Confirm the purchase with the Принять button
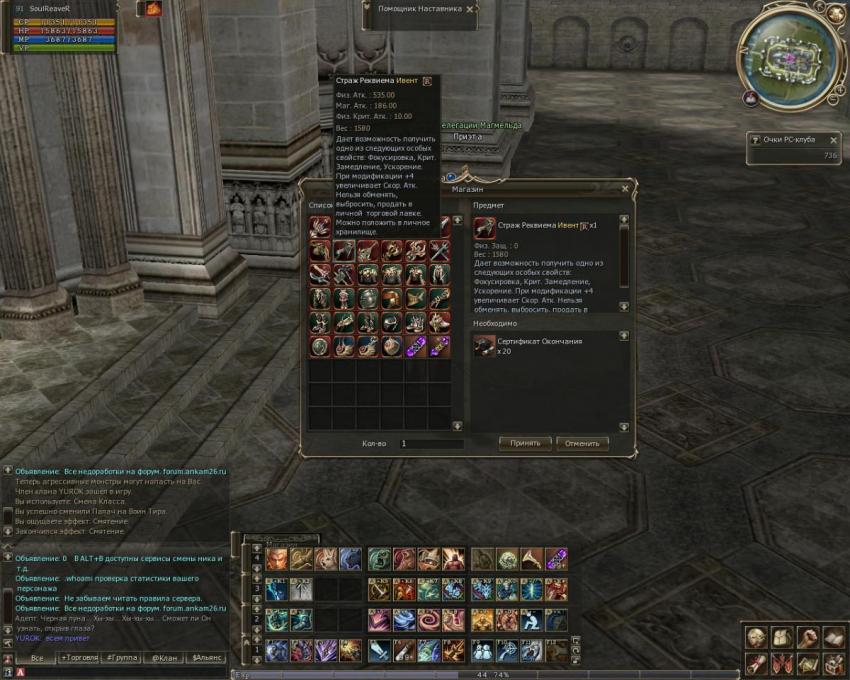Screen dimensions: 850x680 coord(525,443)
